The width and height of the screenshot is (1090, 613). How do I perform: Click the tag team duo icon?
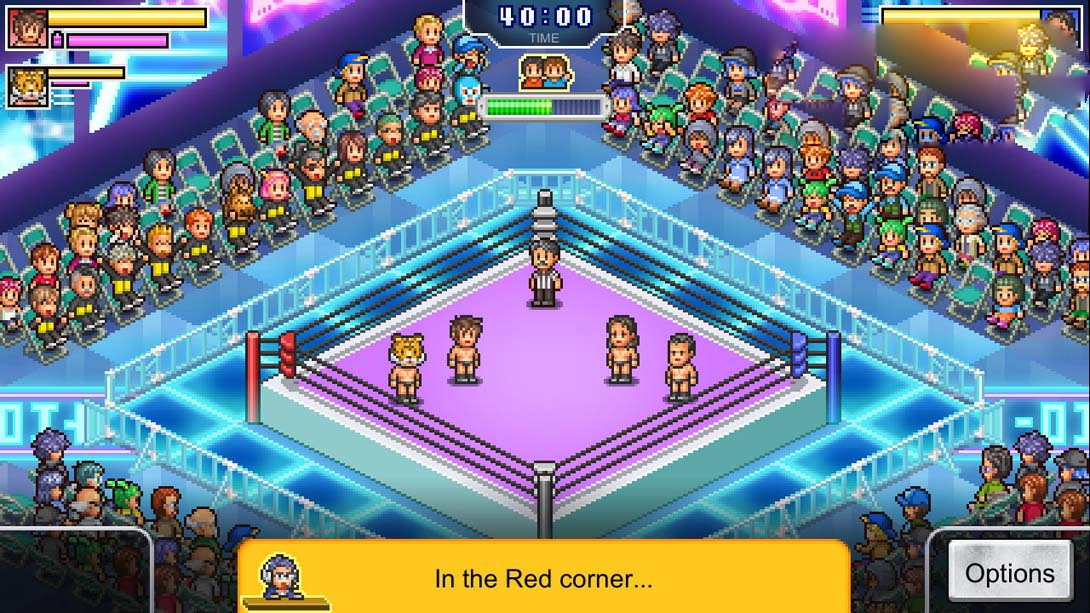(544, 72)
